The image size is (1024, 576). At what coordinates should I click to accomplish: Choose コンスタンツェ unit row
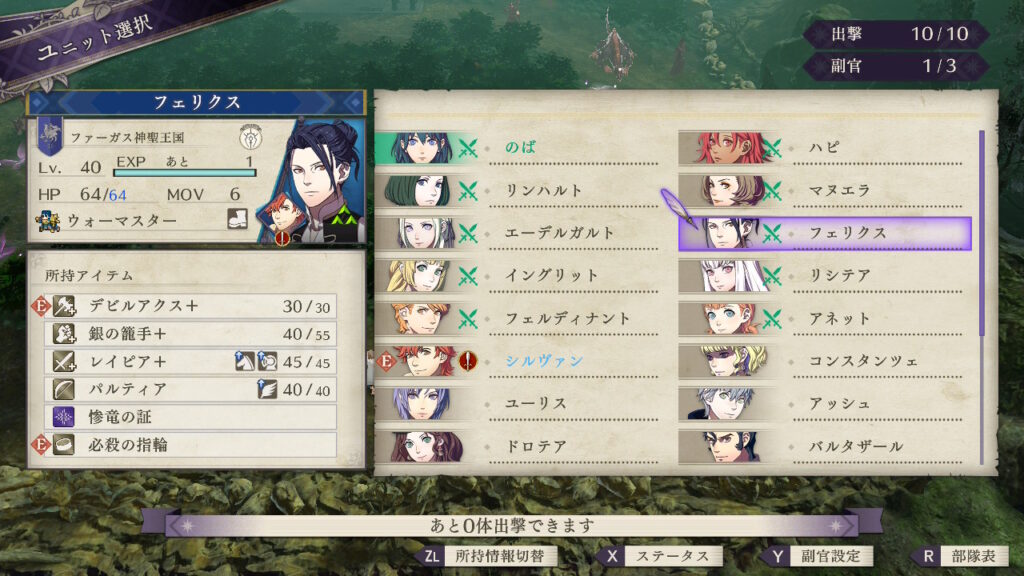coord(824,361)
